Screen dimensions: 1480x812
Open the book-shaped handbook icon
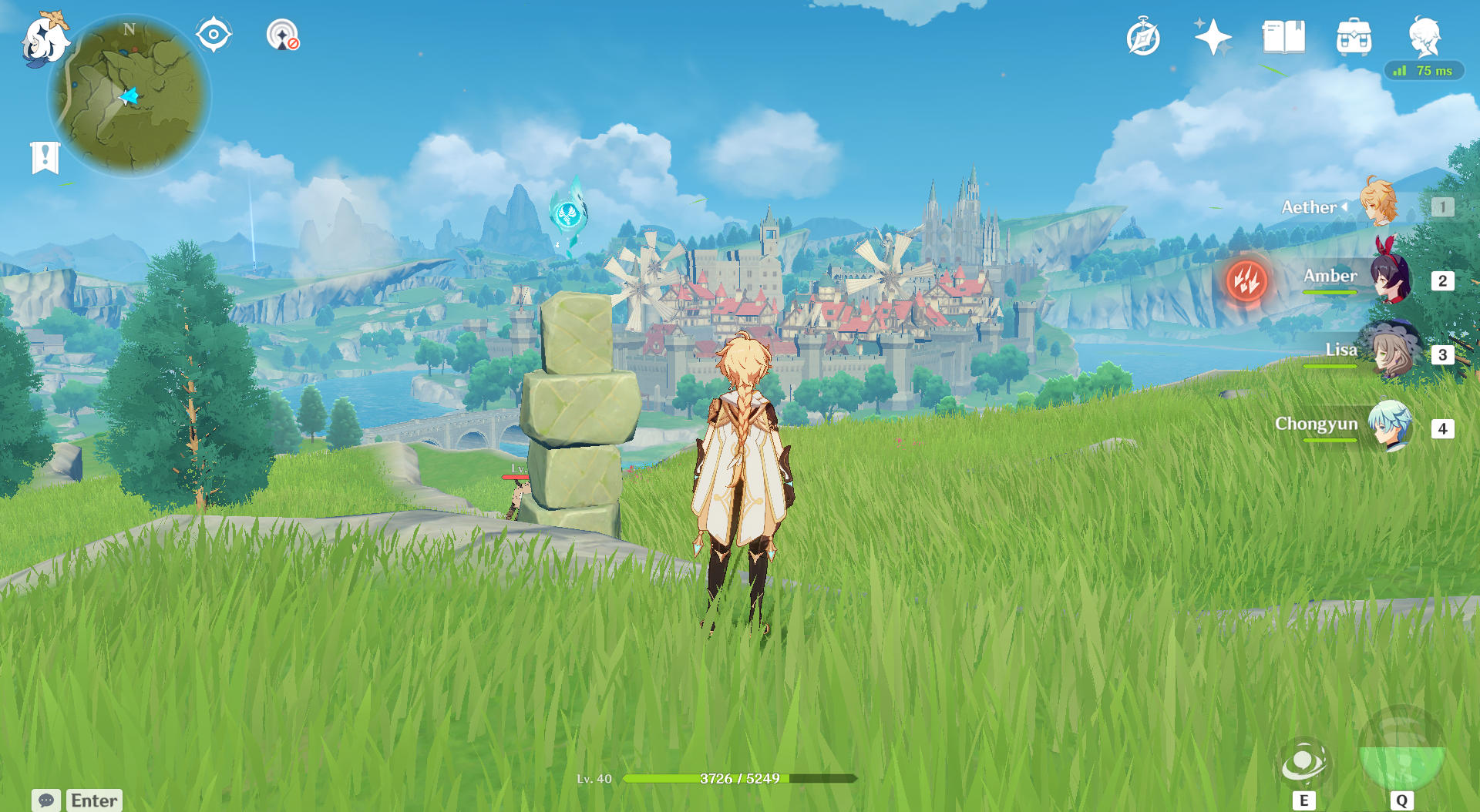coord(1283,37)
